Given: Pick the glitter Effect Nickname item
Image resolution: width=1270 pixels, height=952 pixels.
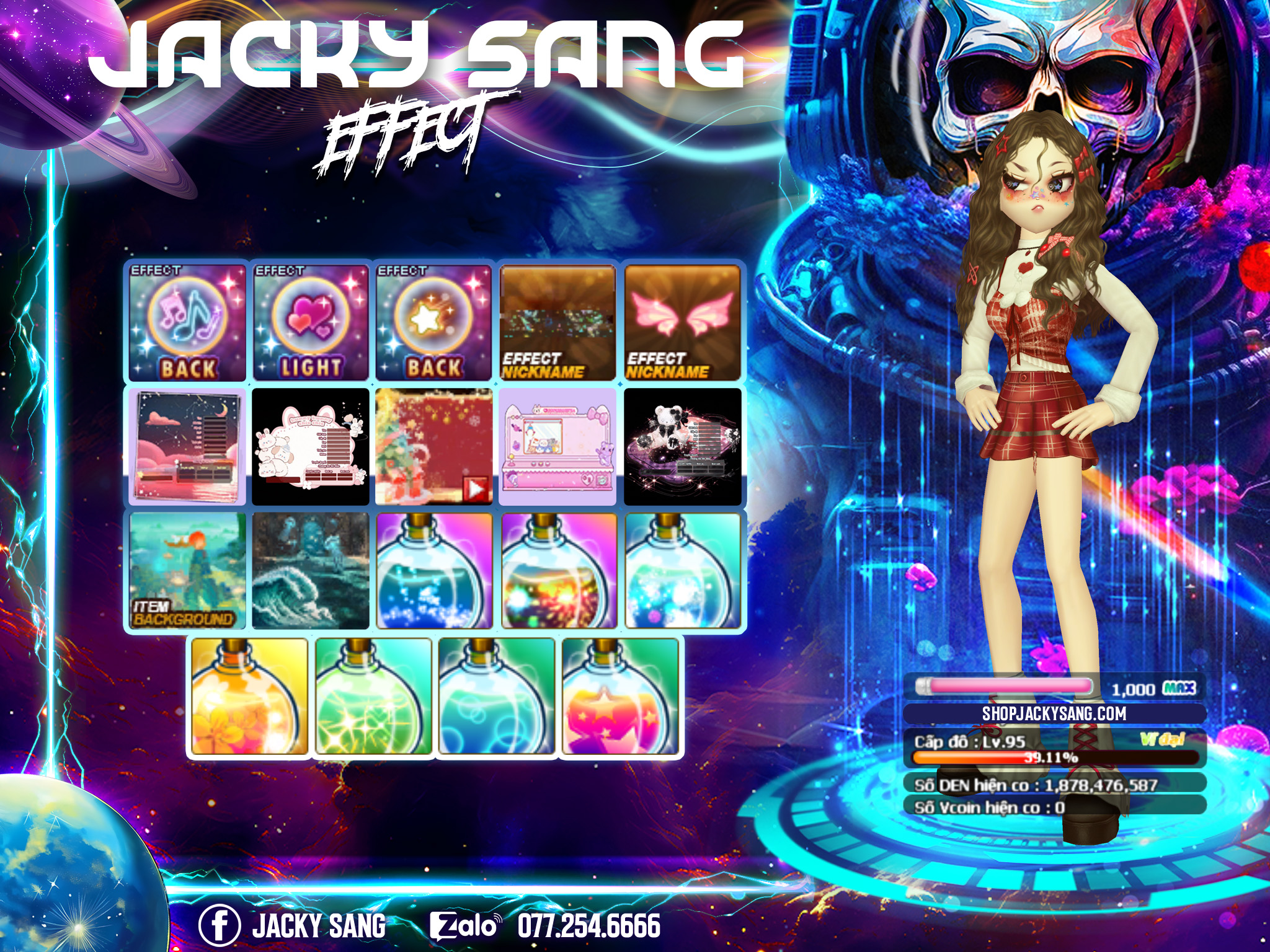Looking at the screenshot, I should [557, 322].
